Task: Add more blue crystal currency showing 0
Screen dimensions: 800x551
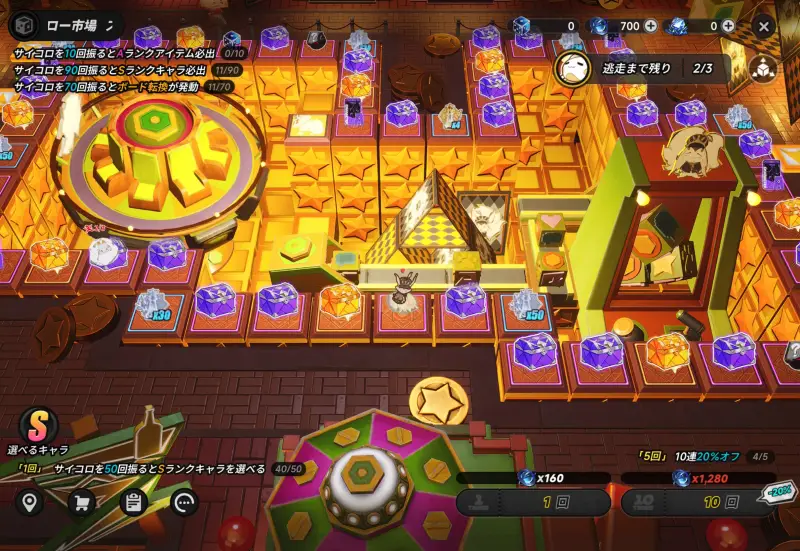Action: tap(728, 26)
